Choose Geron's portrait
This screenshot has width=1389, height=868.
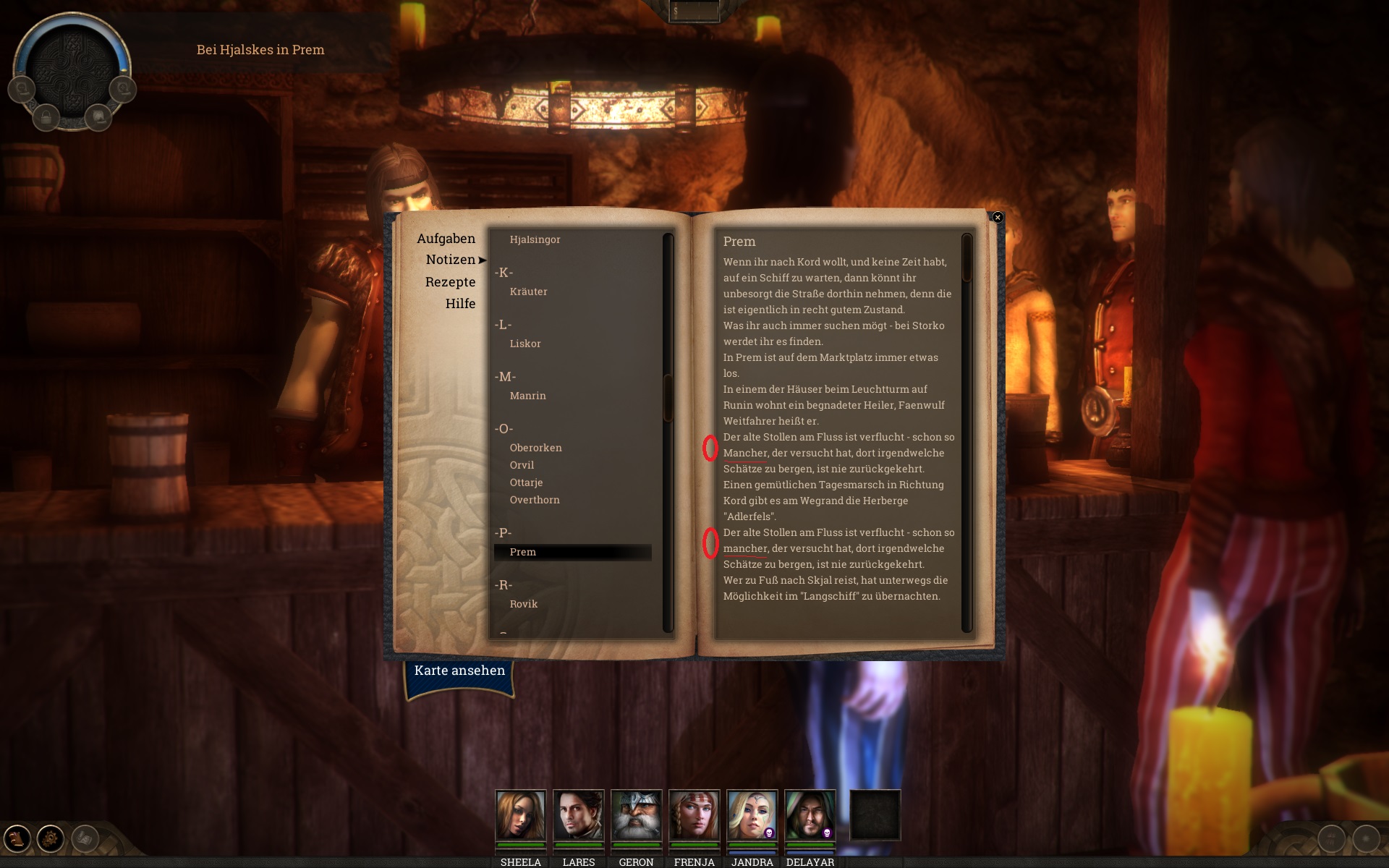point(636,814)
